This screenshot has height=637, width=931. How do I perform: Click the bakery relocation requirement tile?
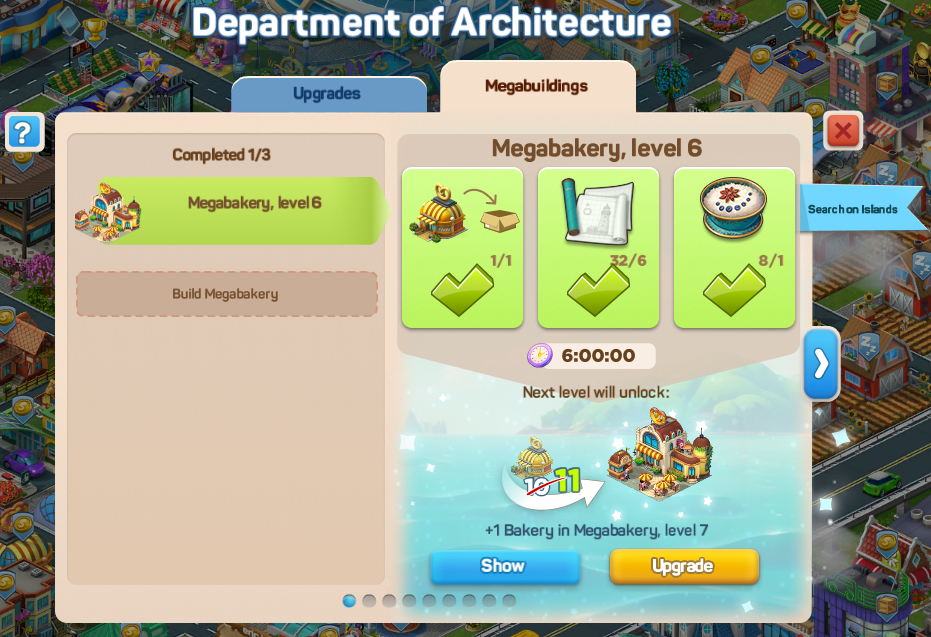coord(462,247)
